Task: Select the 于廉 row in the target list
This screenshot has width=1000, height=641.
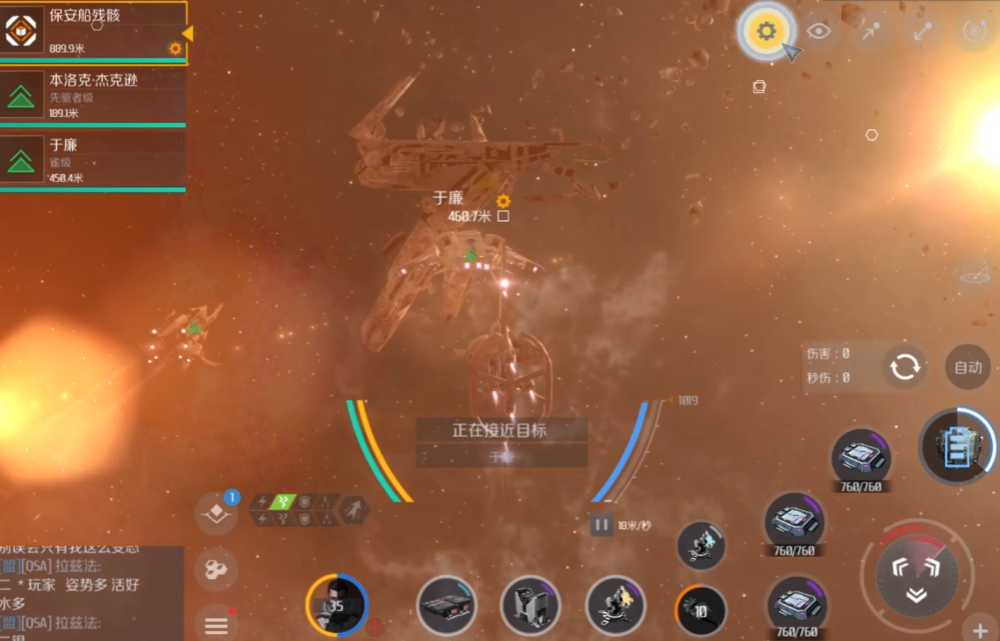Action: (93, 160)
